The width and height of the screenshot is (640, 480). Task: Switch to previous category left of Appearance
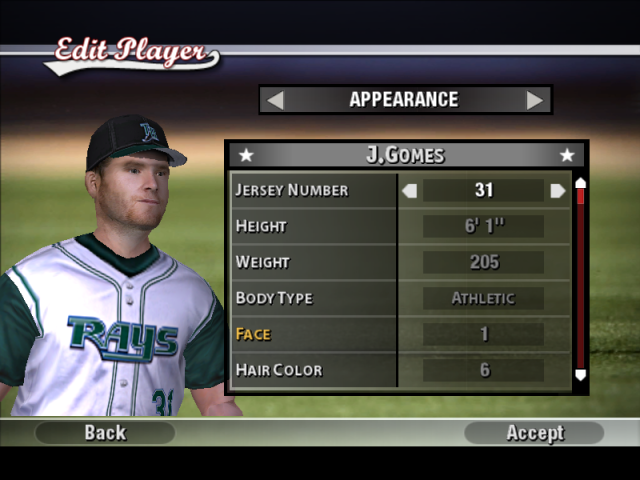[275, 100]
